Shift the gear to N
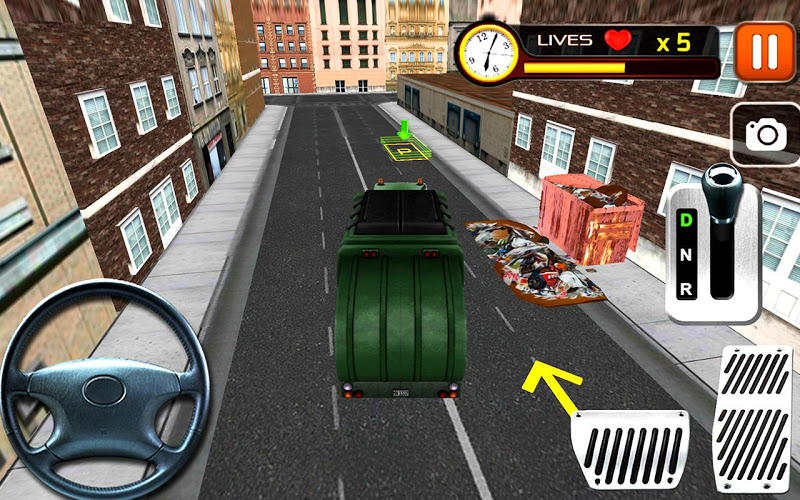 click(686, 254)
